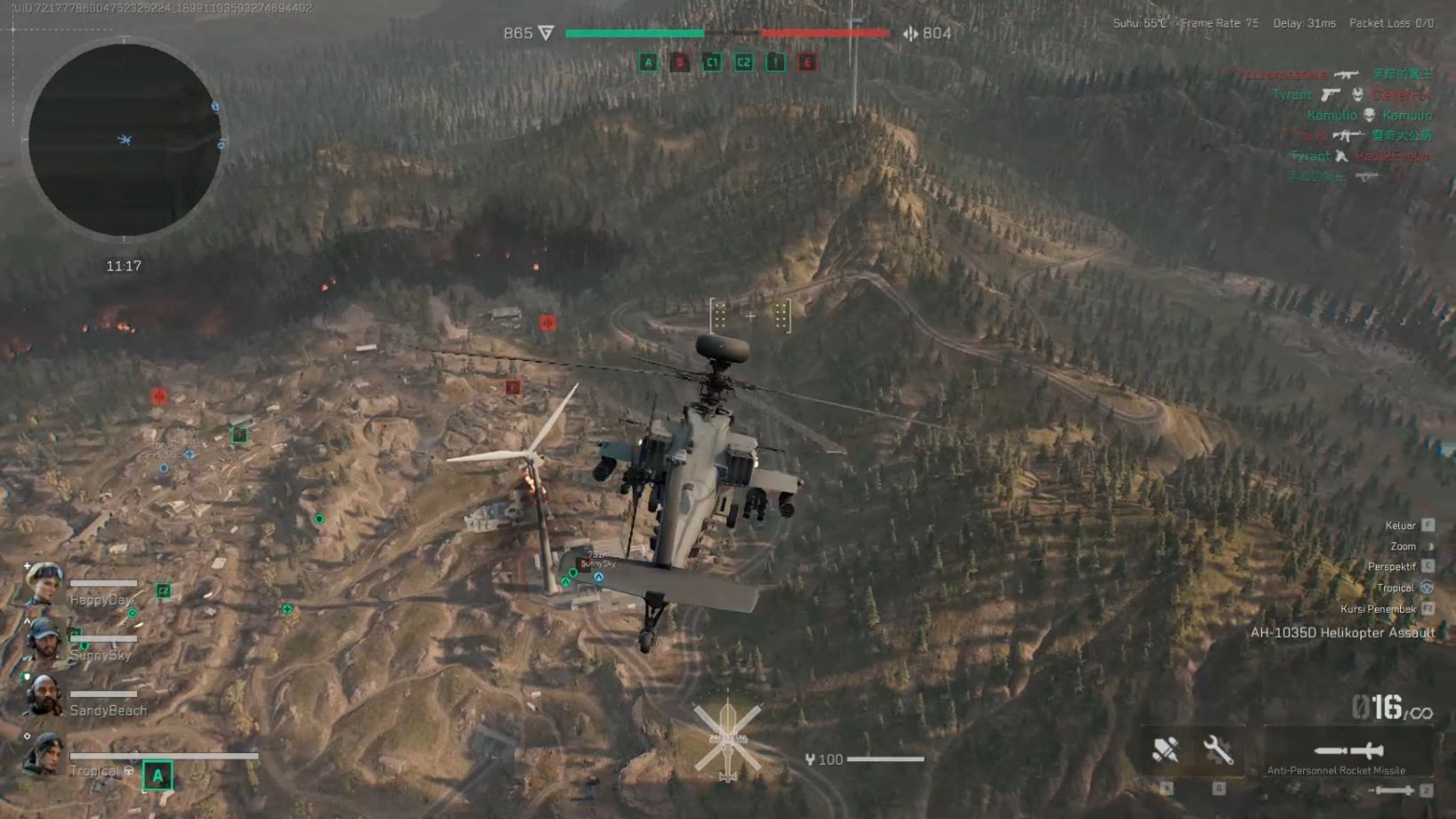Select SunnySky's squad portrait
1456x819 pixels.
tap(43, 640)
